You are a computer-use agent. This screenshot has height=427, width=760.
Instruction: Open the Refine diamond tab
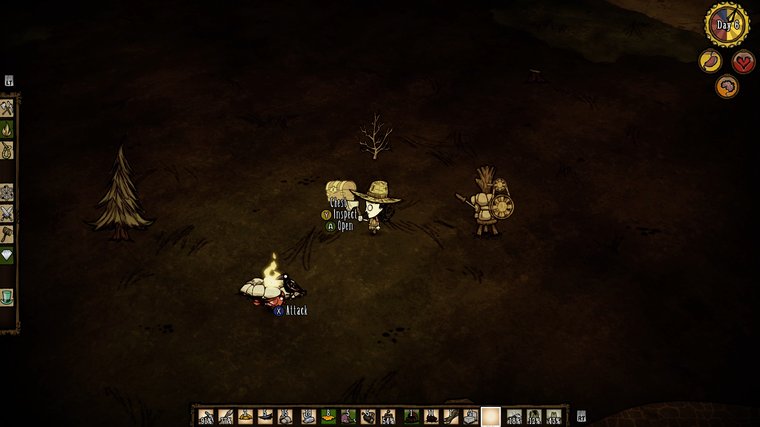7,255
